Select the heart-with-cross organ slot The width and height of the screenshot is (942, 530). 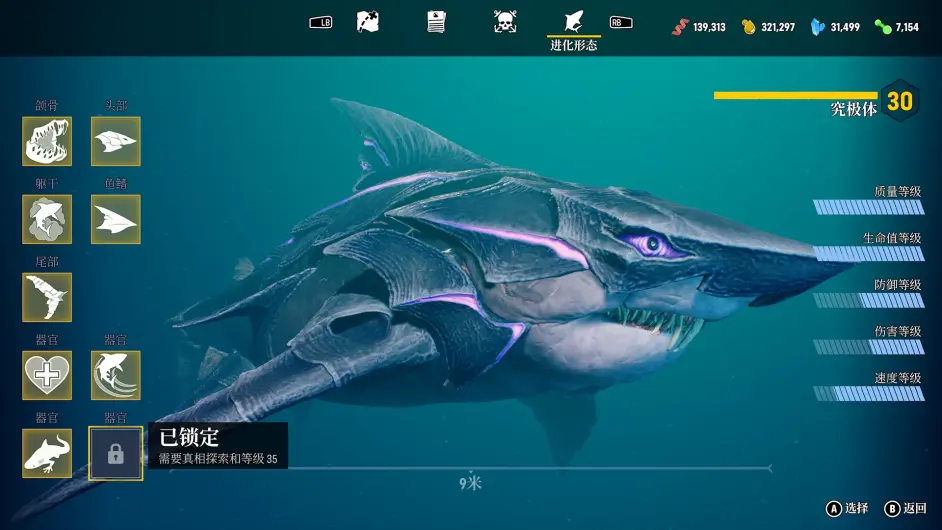tap(47, 375)
